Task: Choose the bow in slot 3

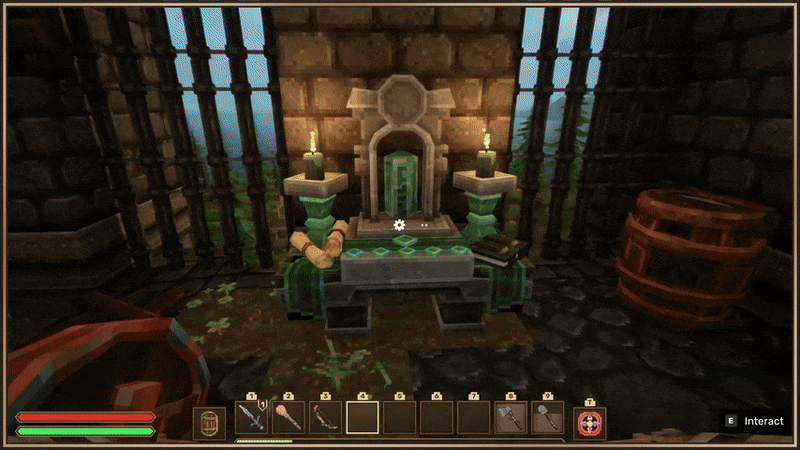Action: 325,418
